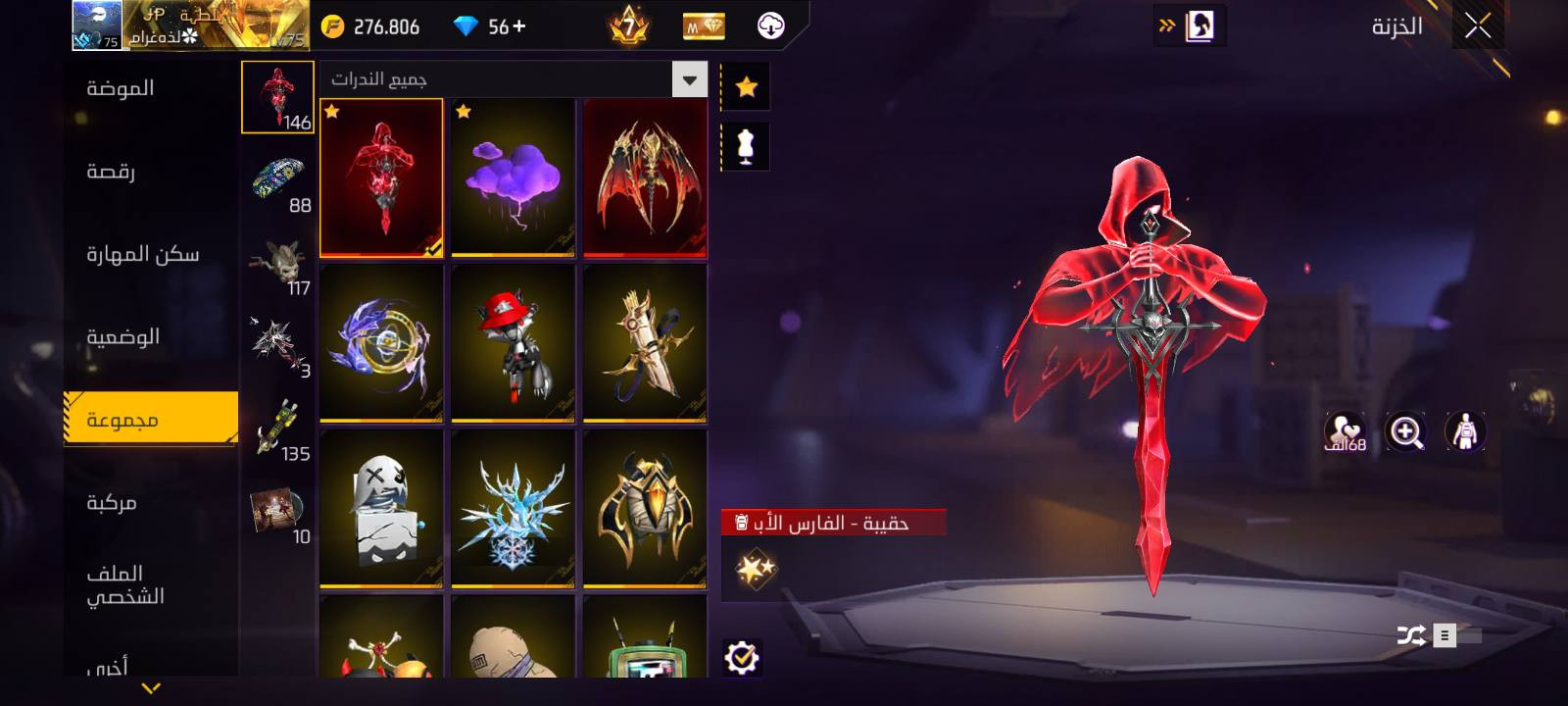Select the red hat character backpack
This screenshot has height=706, width=1568.
click(x=513, y=343)
